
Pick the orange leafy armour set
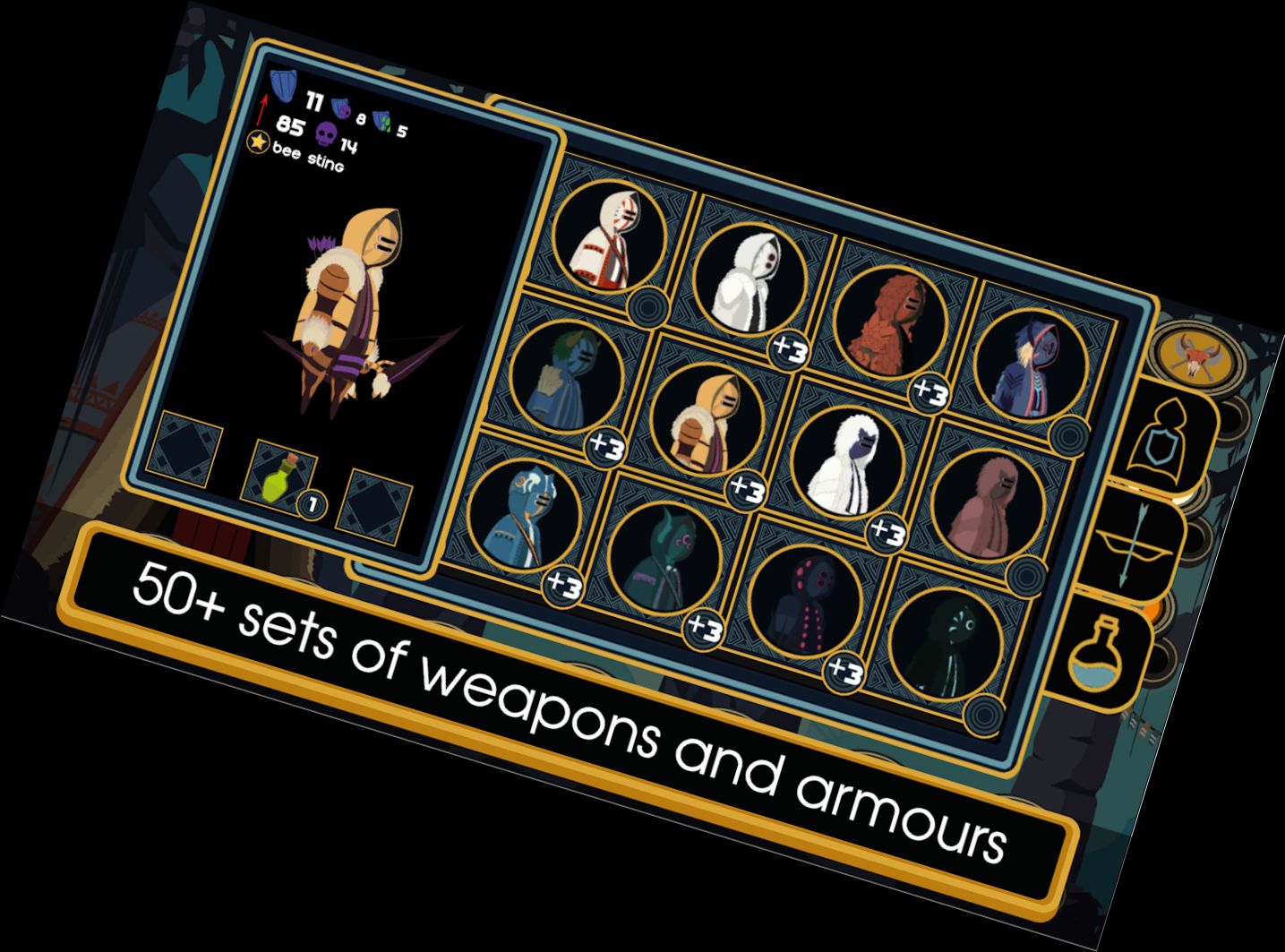tap(892, 322)
